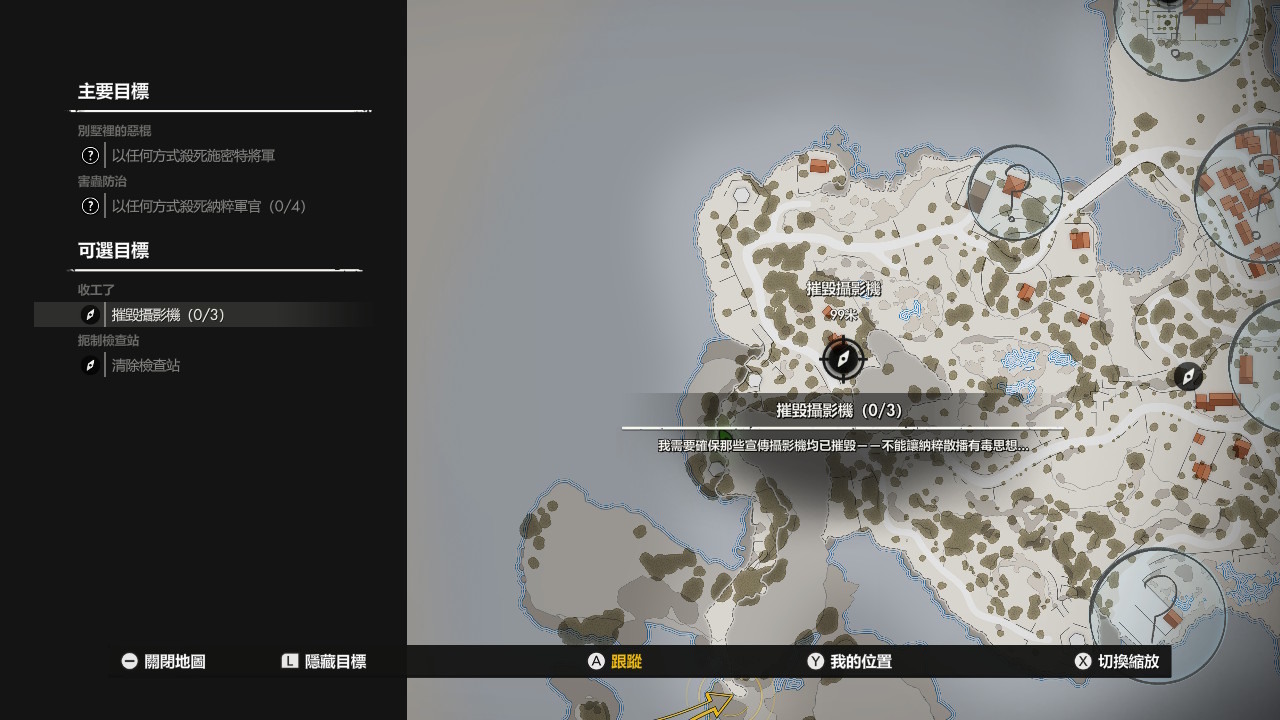Pick the 清除檢查站 optional objective
Viewport: 1280px width, 720px height.
(146, 366)
